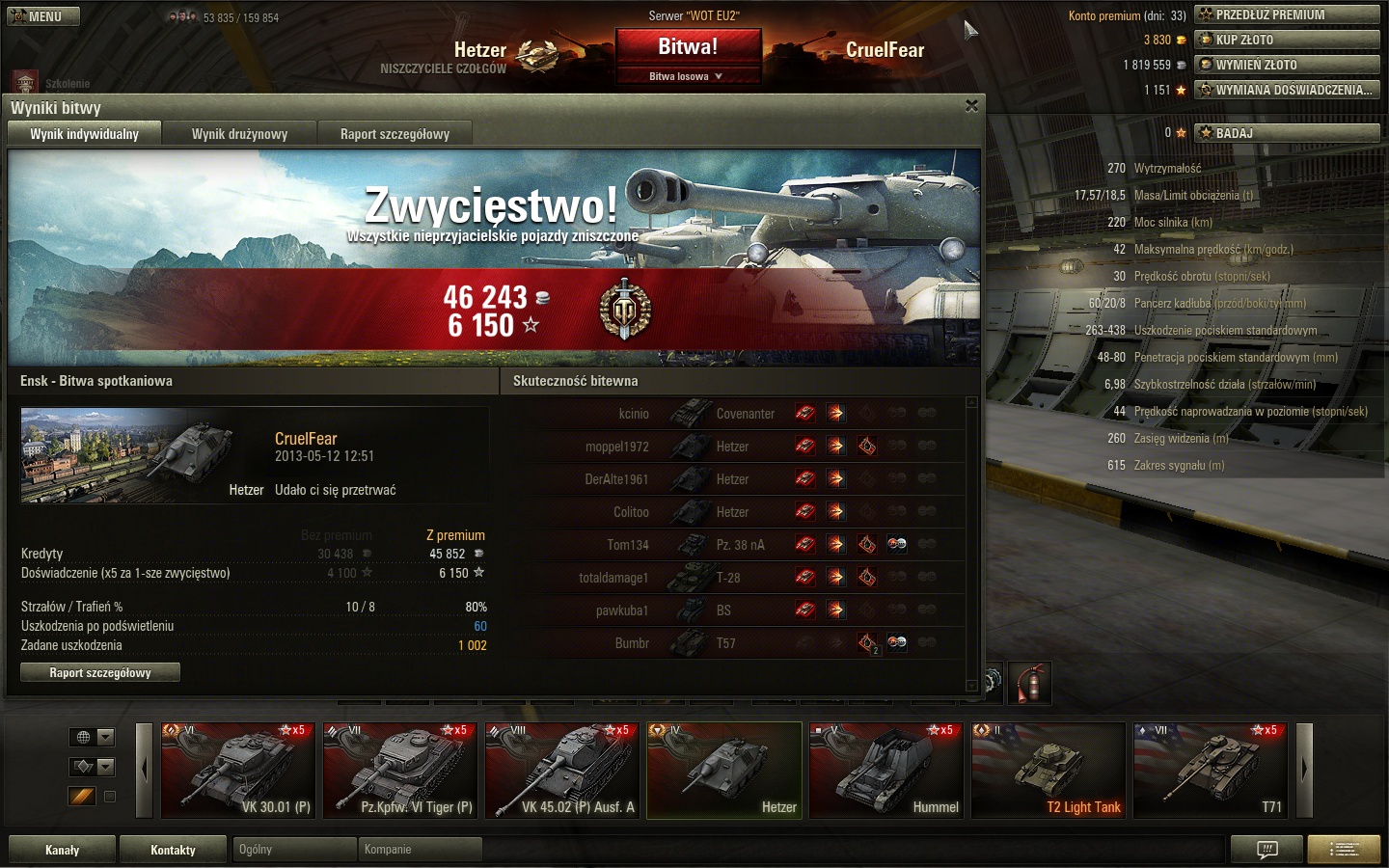1389x868 pixels.
Task: Pick the T2 Light Tank
Action: [x=1048, y=770]
